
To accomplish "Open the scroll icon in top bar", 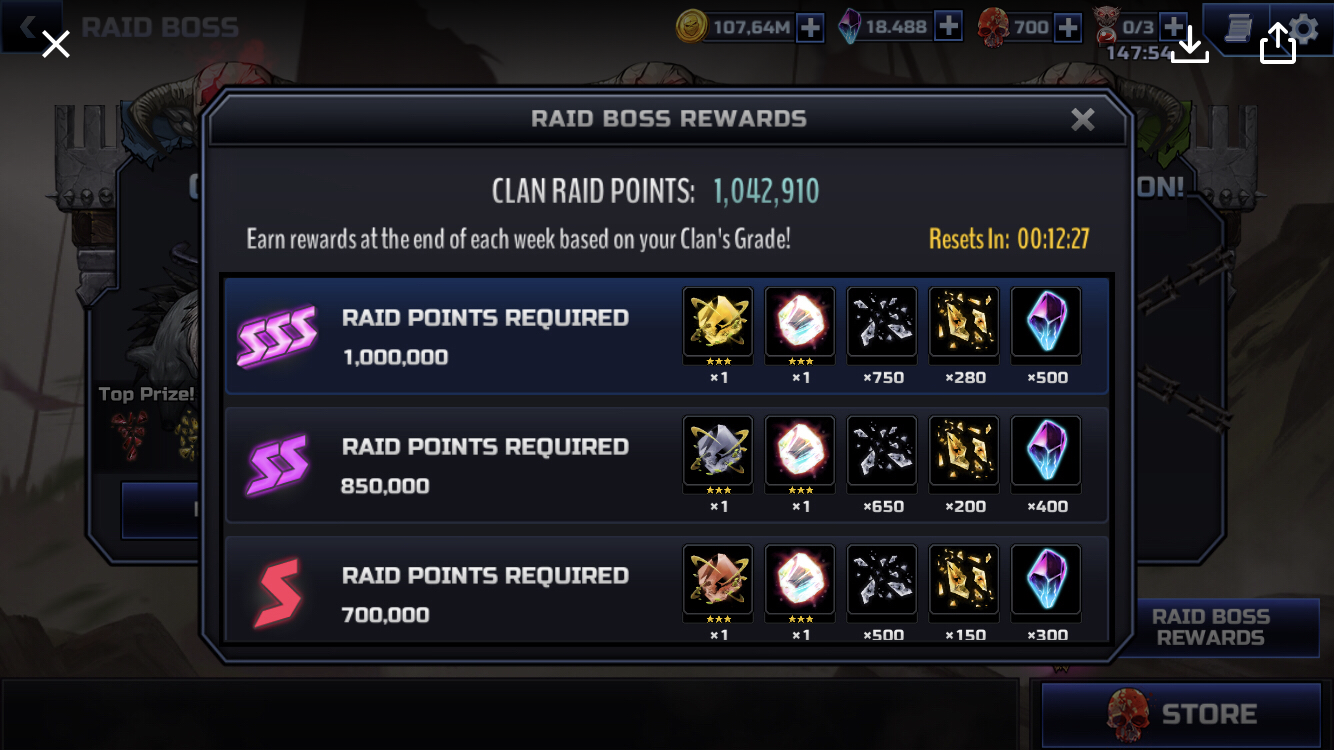I will tap(1236, 28).
